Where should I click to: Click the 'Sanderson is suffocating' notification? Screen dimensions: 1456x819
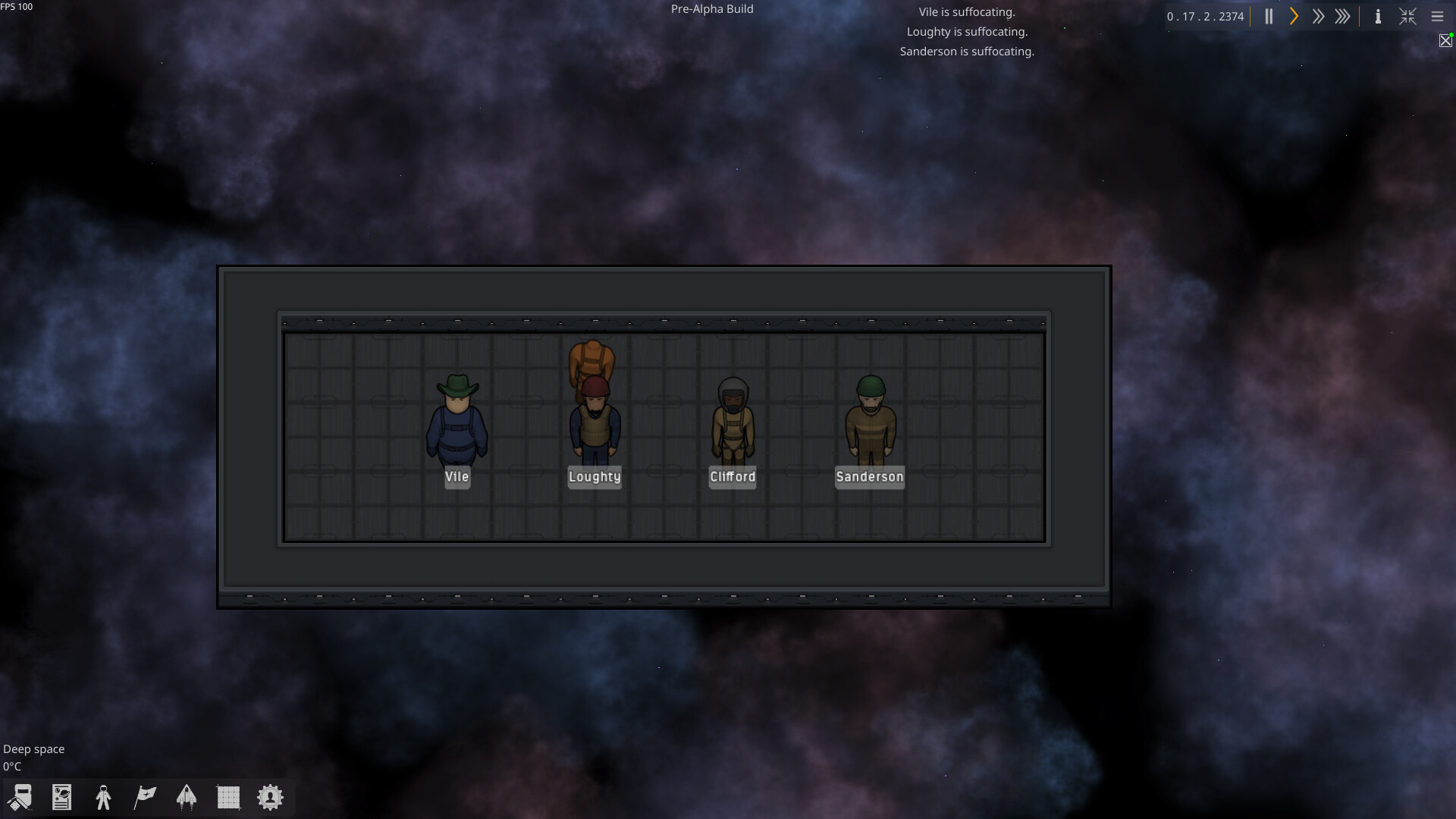pyautogui.click(x=966, y=51)
